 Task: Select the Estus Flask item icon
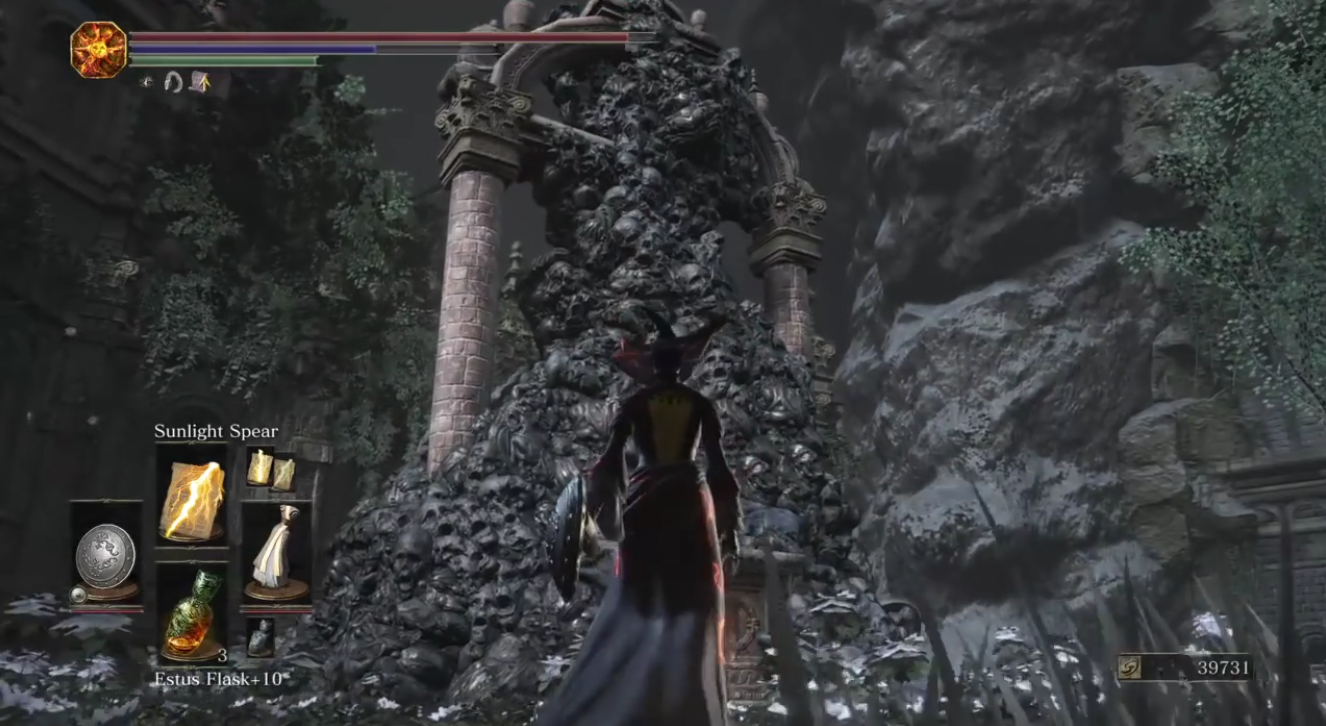click(189, 612)
